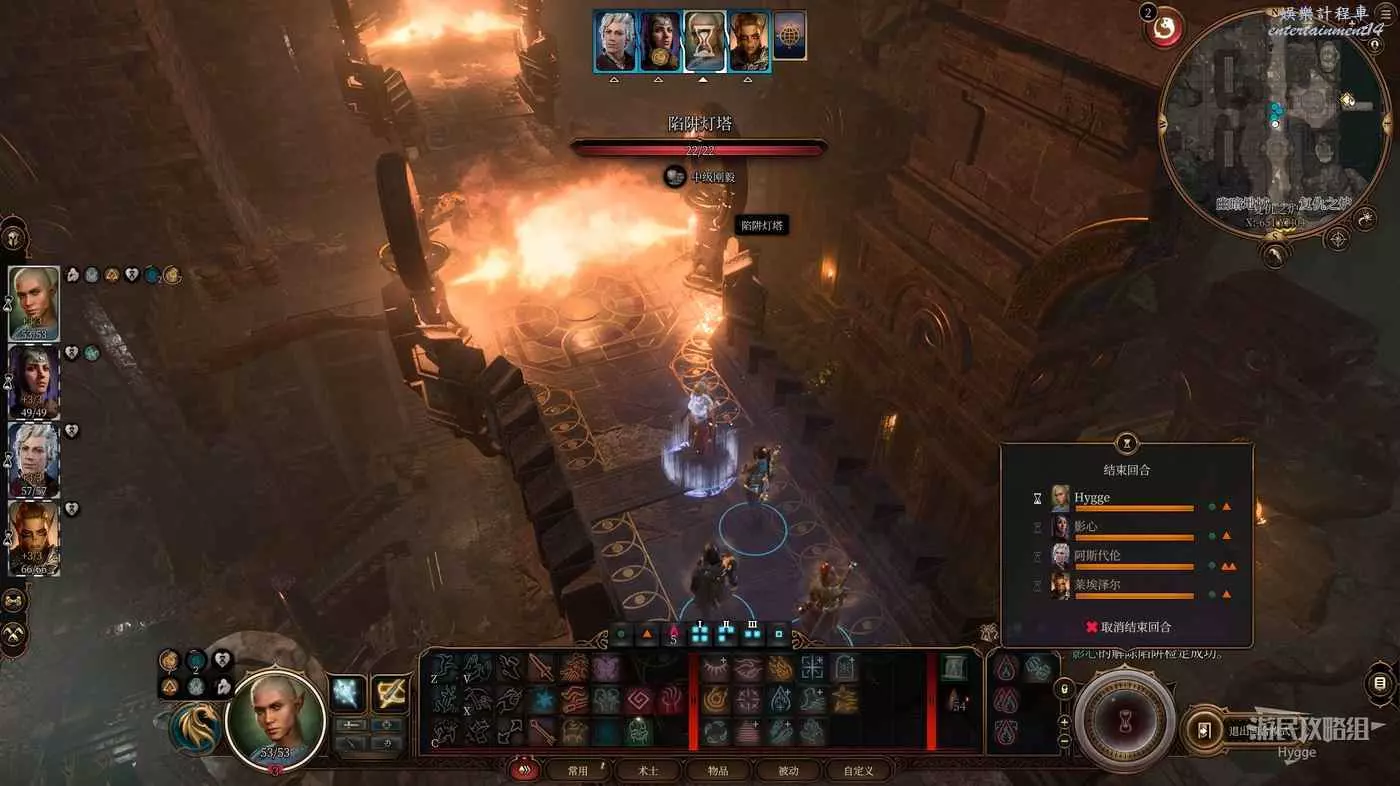Select Shadowheart's party portrait on left
The width and height of the screenshot is (1400, 786).
(34, 381)
